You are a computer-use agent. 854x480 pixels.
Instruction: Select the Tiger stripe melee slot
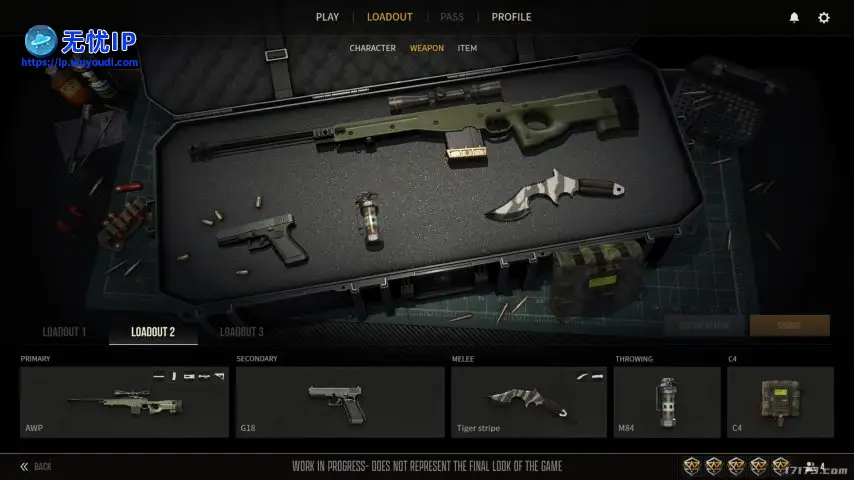click(528, 402)
